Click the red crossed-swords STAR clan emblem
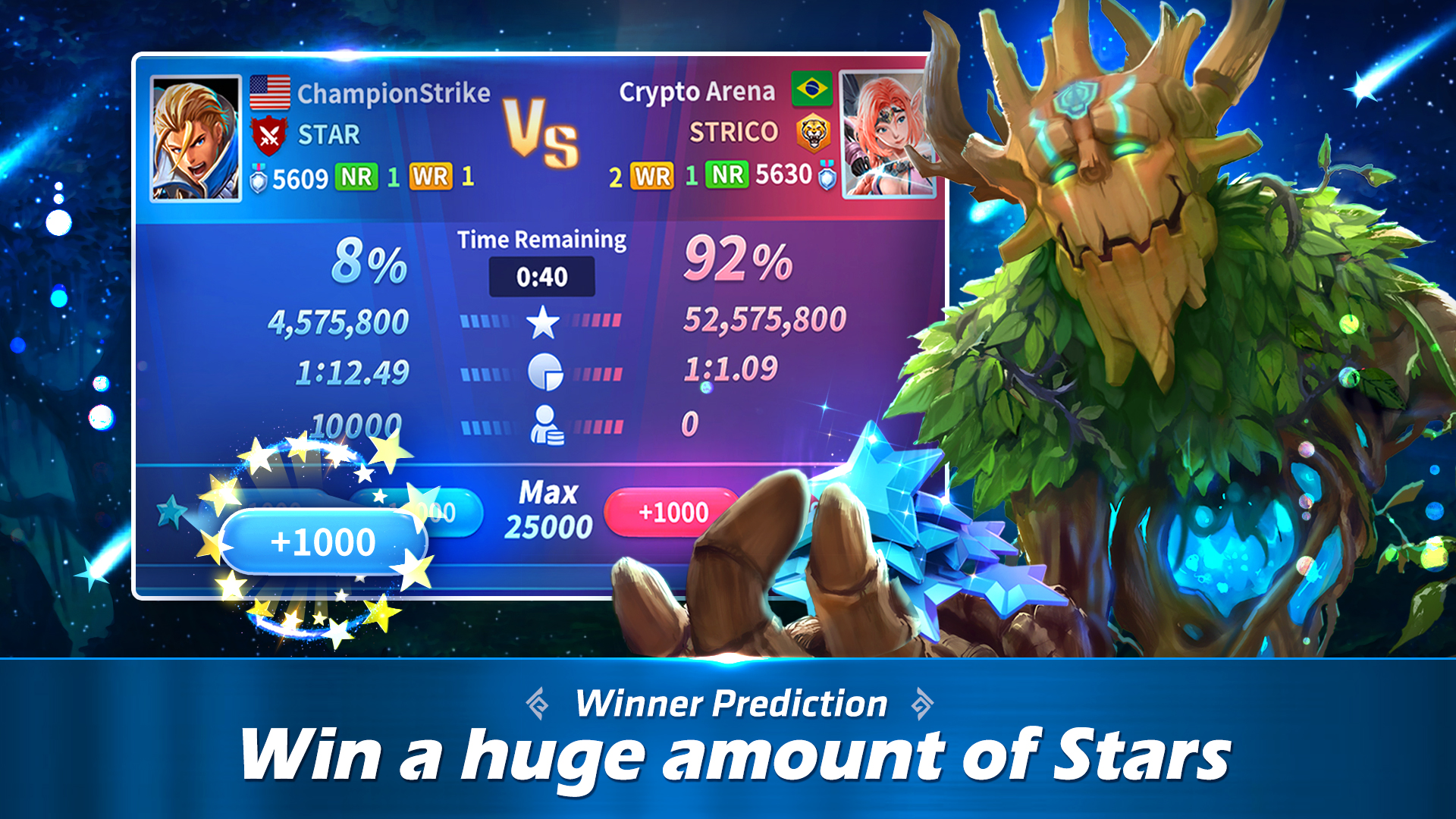 (x=270, y=135)
